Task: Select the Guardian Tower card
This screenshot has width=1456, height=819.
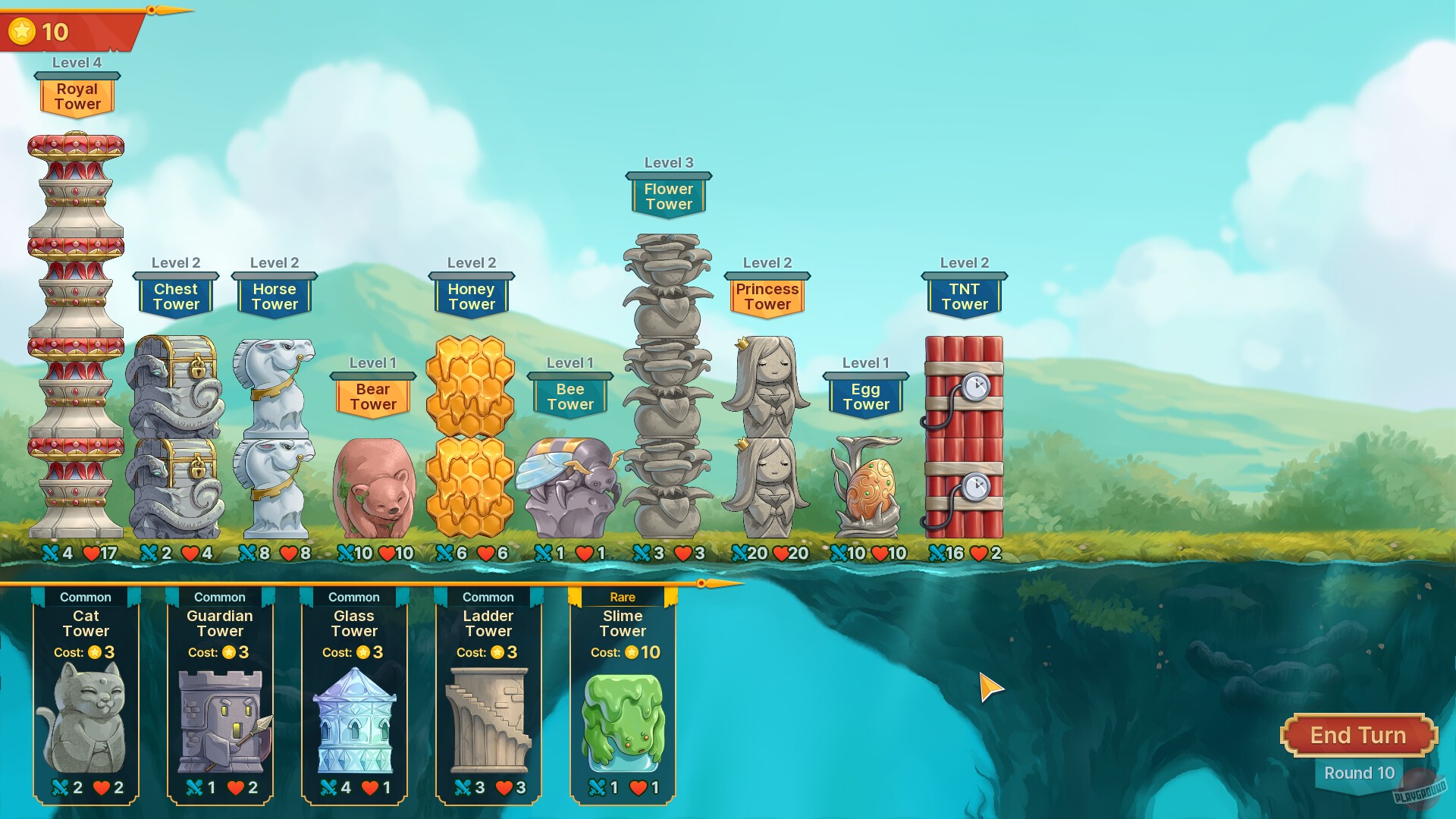Action: [x=220, y=698]
